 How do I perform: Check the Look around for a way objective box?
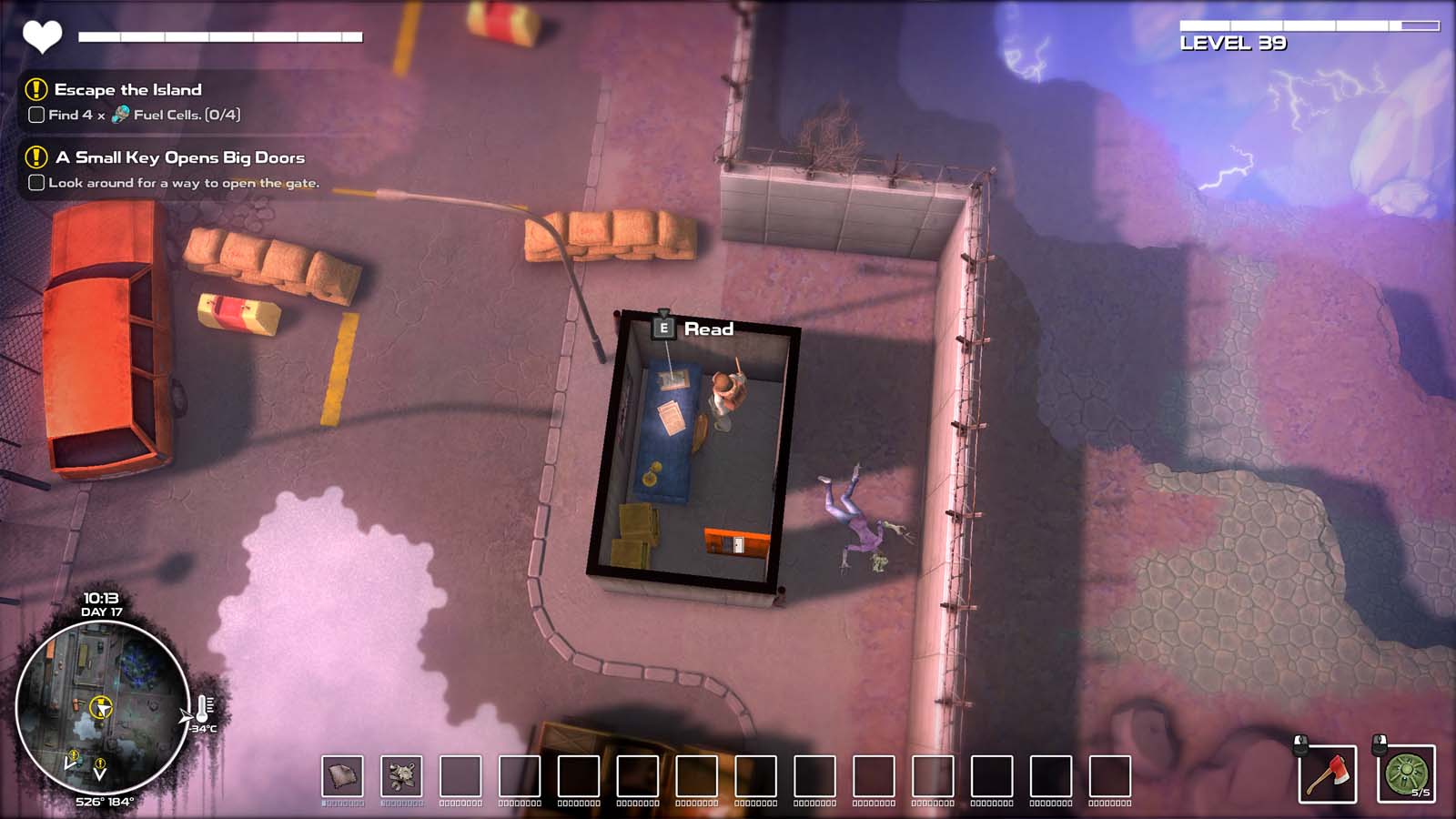click(36, 182)
